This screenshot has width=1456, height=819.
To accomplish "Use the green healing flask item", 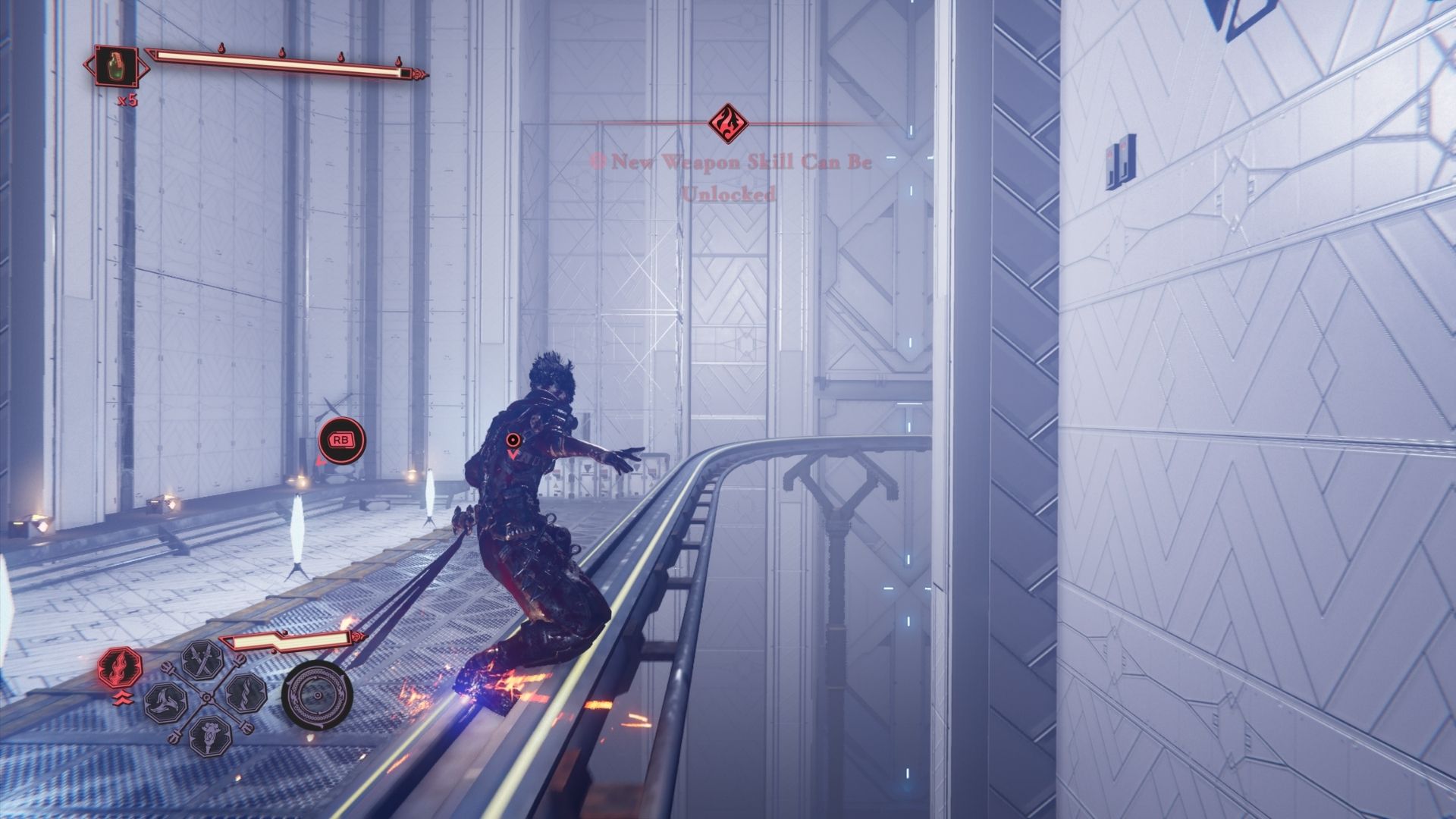I will point(117,66).
